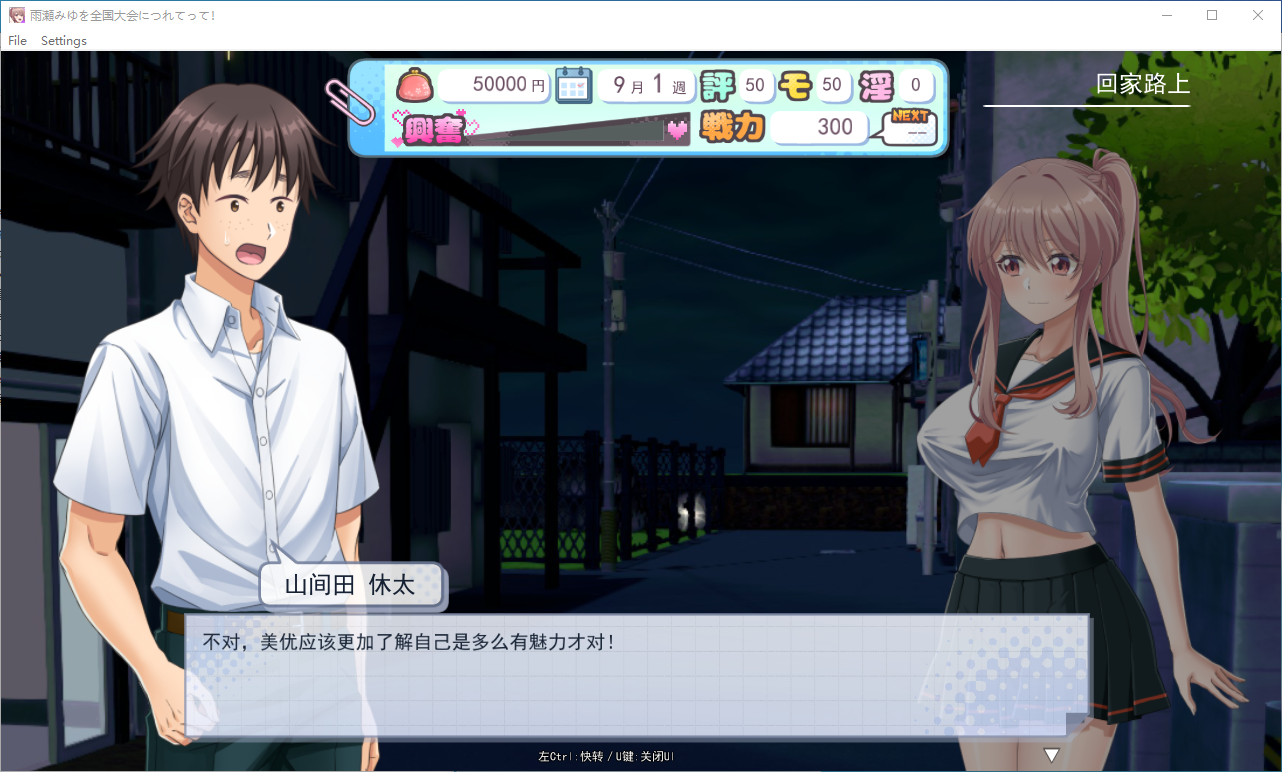Screen dimensions: 1282x772
Task: Open the File menu
Action: (17, 41)
